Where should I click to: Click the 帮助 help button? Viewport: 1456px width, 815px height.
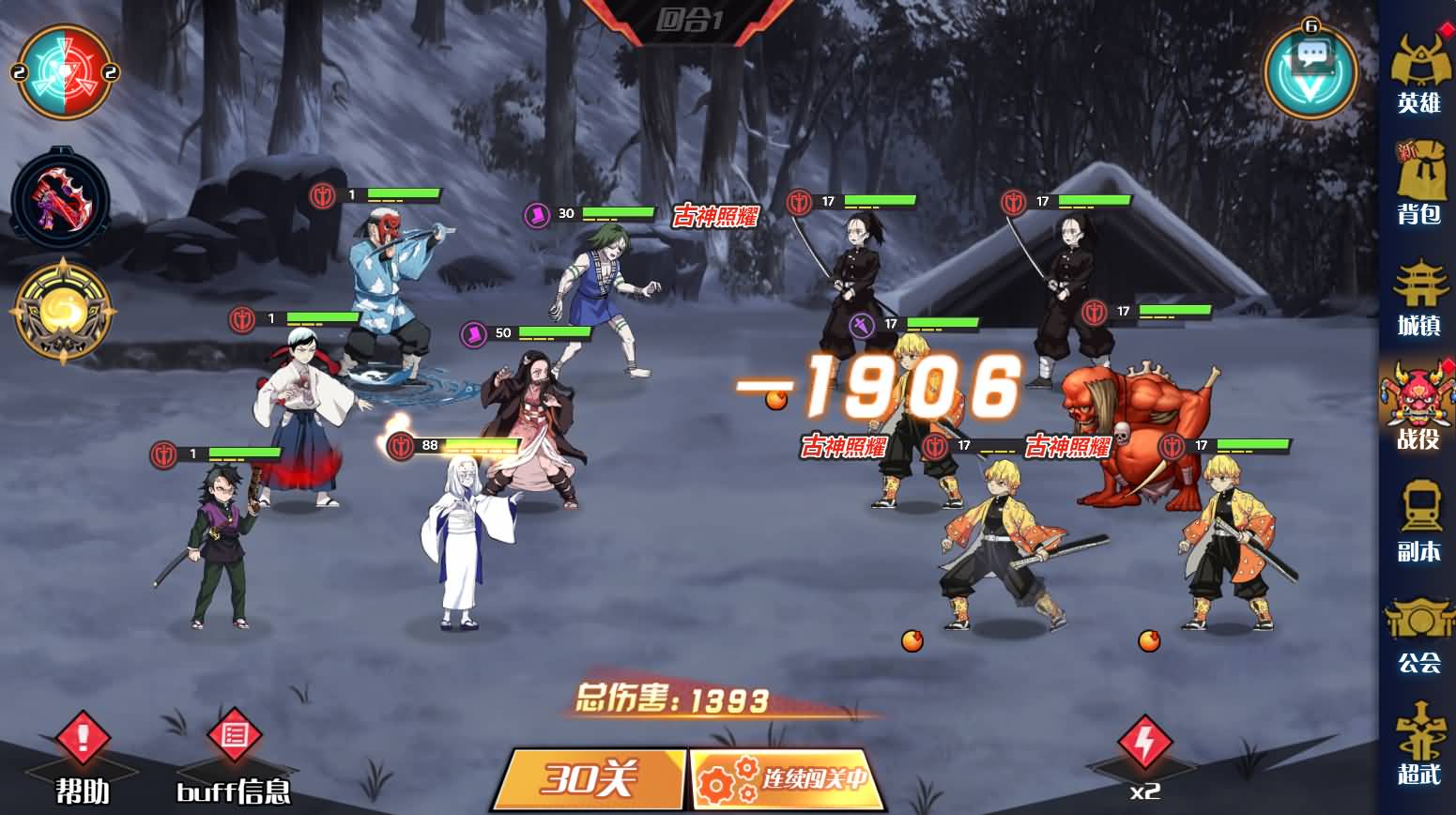click(83, 757)
